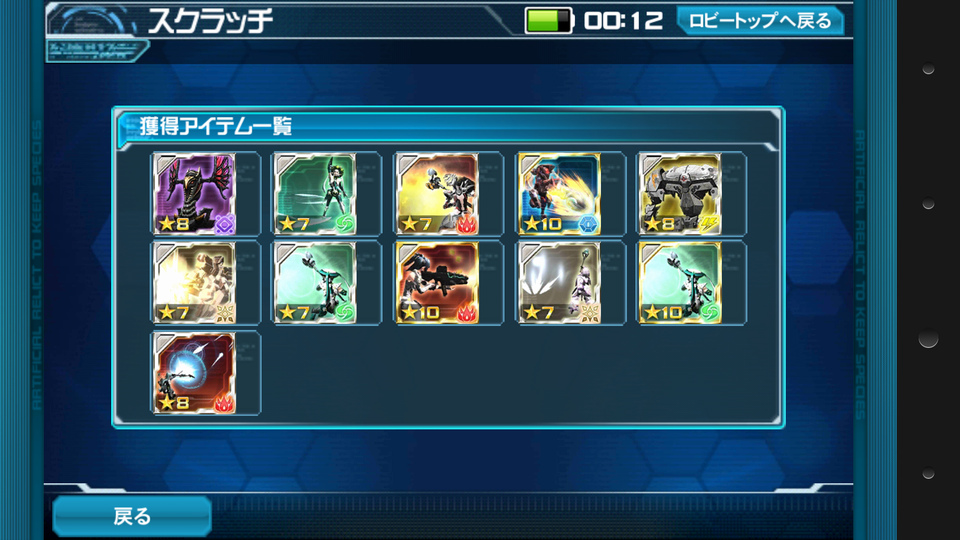This screenshot has width=960, height=540.
Task: Select the purple ★8 dark winged creature card
Action: pyautogui.click(x=195, y=194)
